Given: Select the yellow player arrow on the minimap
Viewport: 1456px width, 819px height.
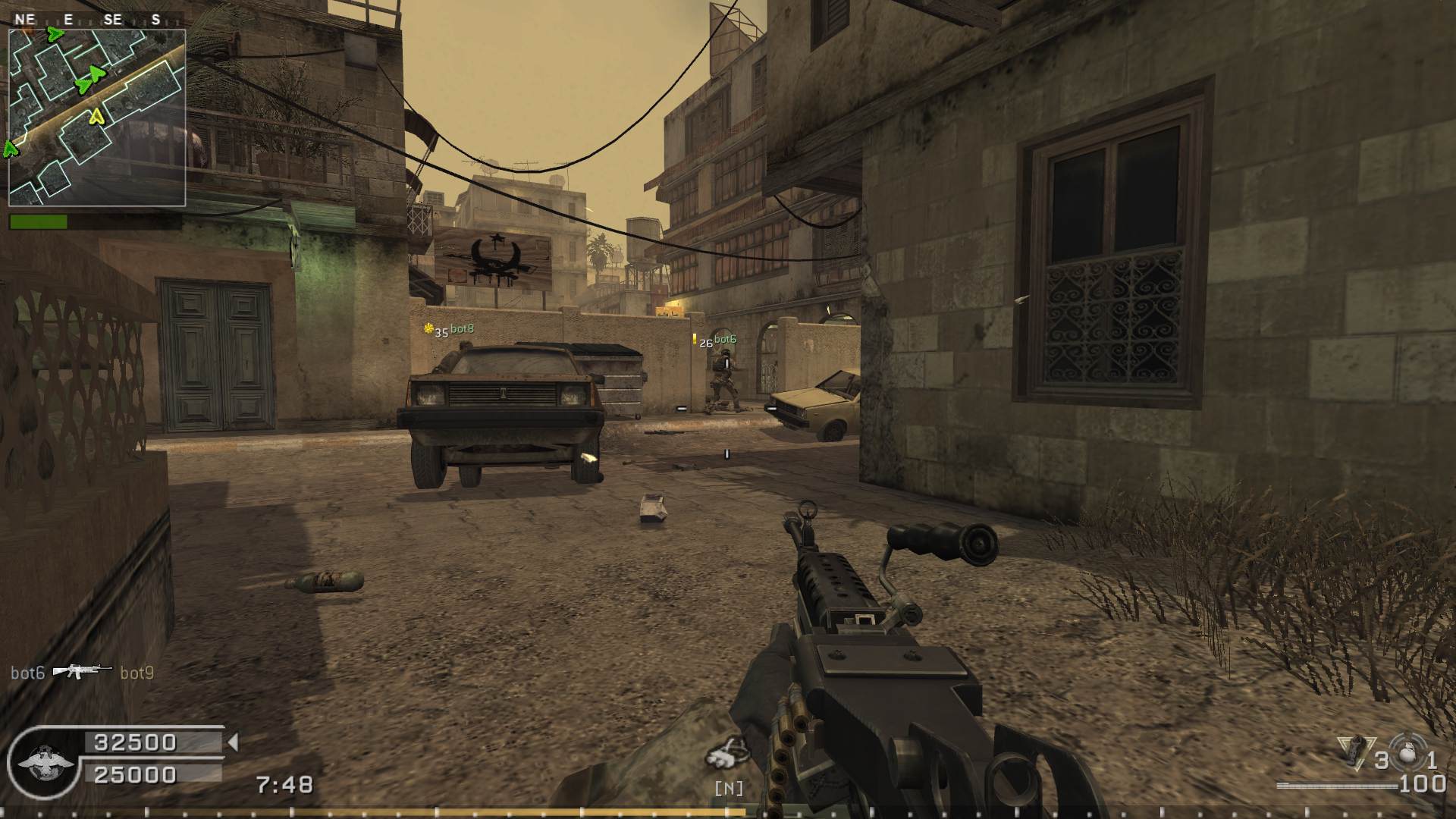Looking at the screenshot, I should pos(96,116).
